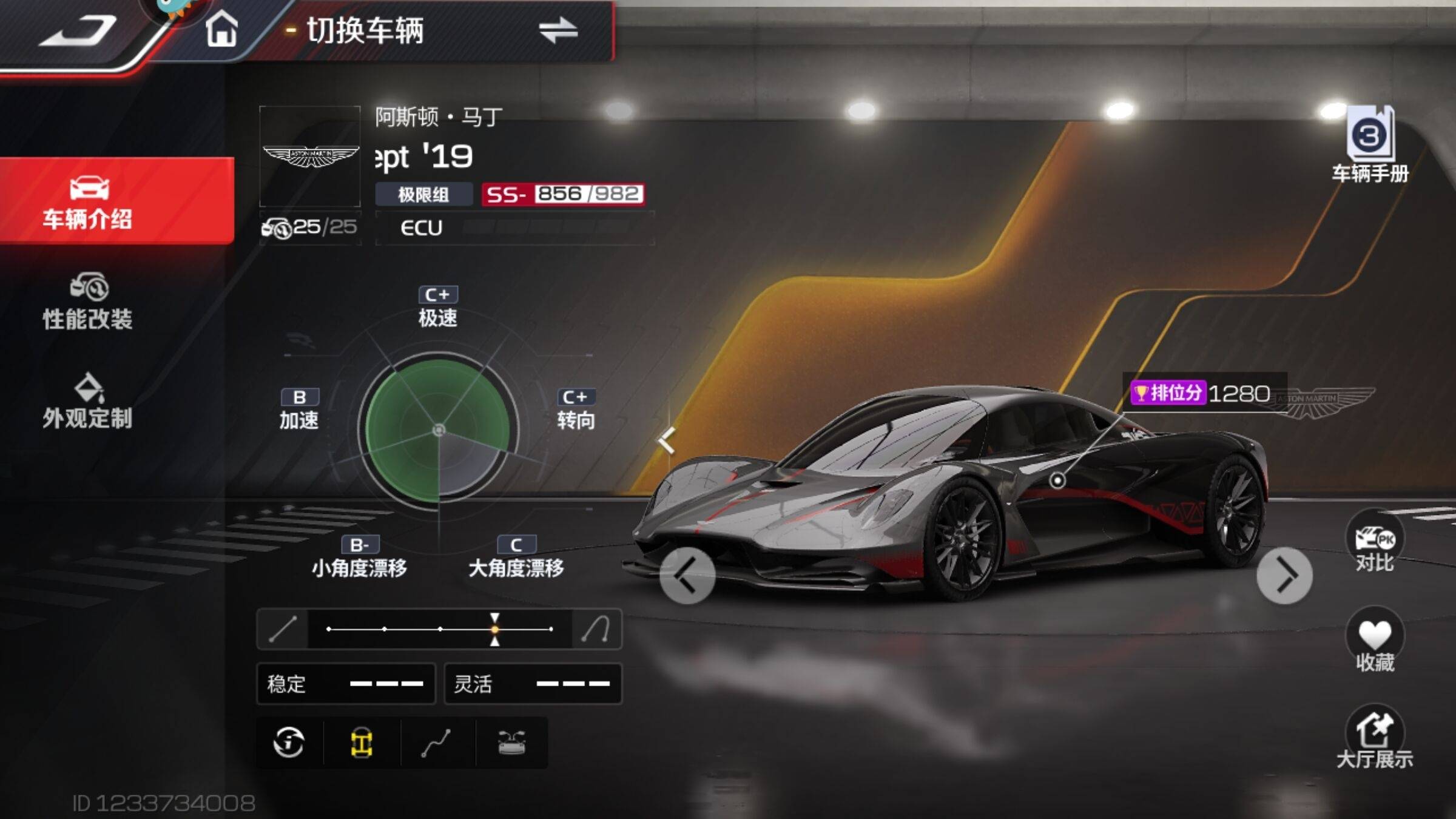Image resolution: width=1456 pixels, height=819 pixels.
Task: Choose the 稳定 handling preset
Action: click(x=346, y=684)
